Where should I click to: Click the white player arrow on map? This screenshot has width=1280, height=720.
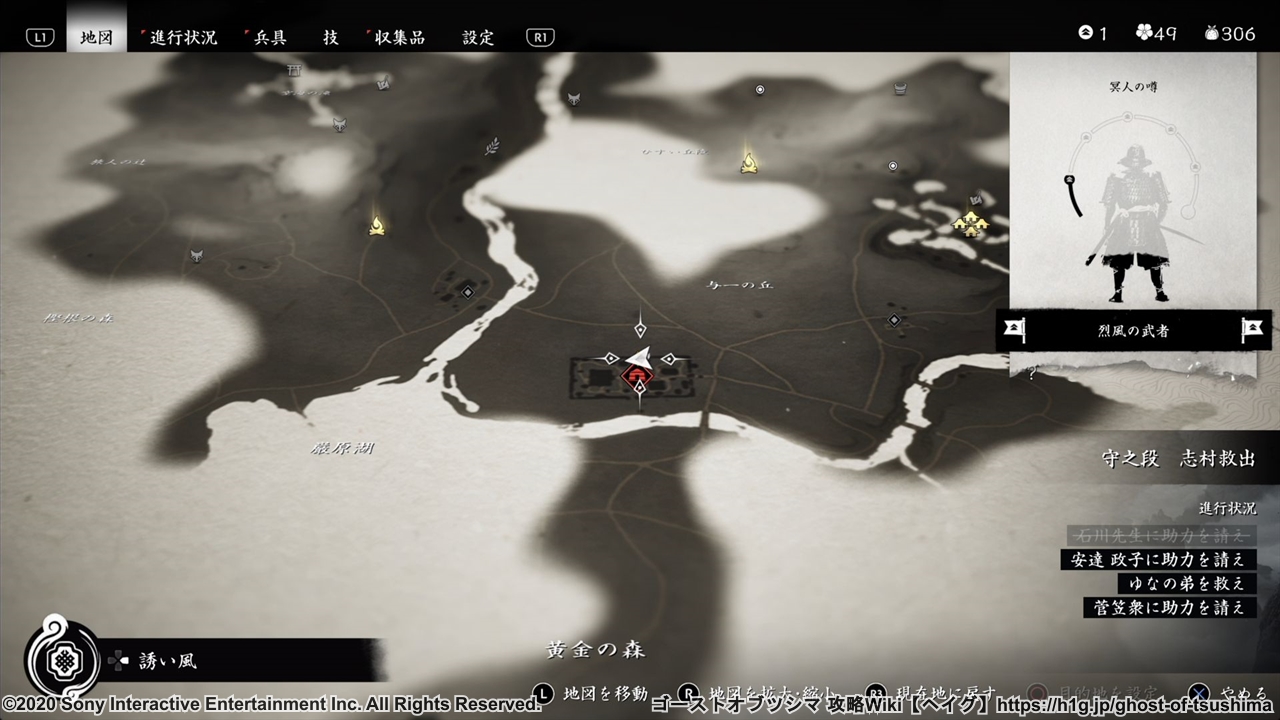pos(640,355)
